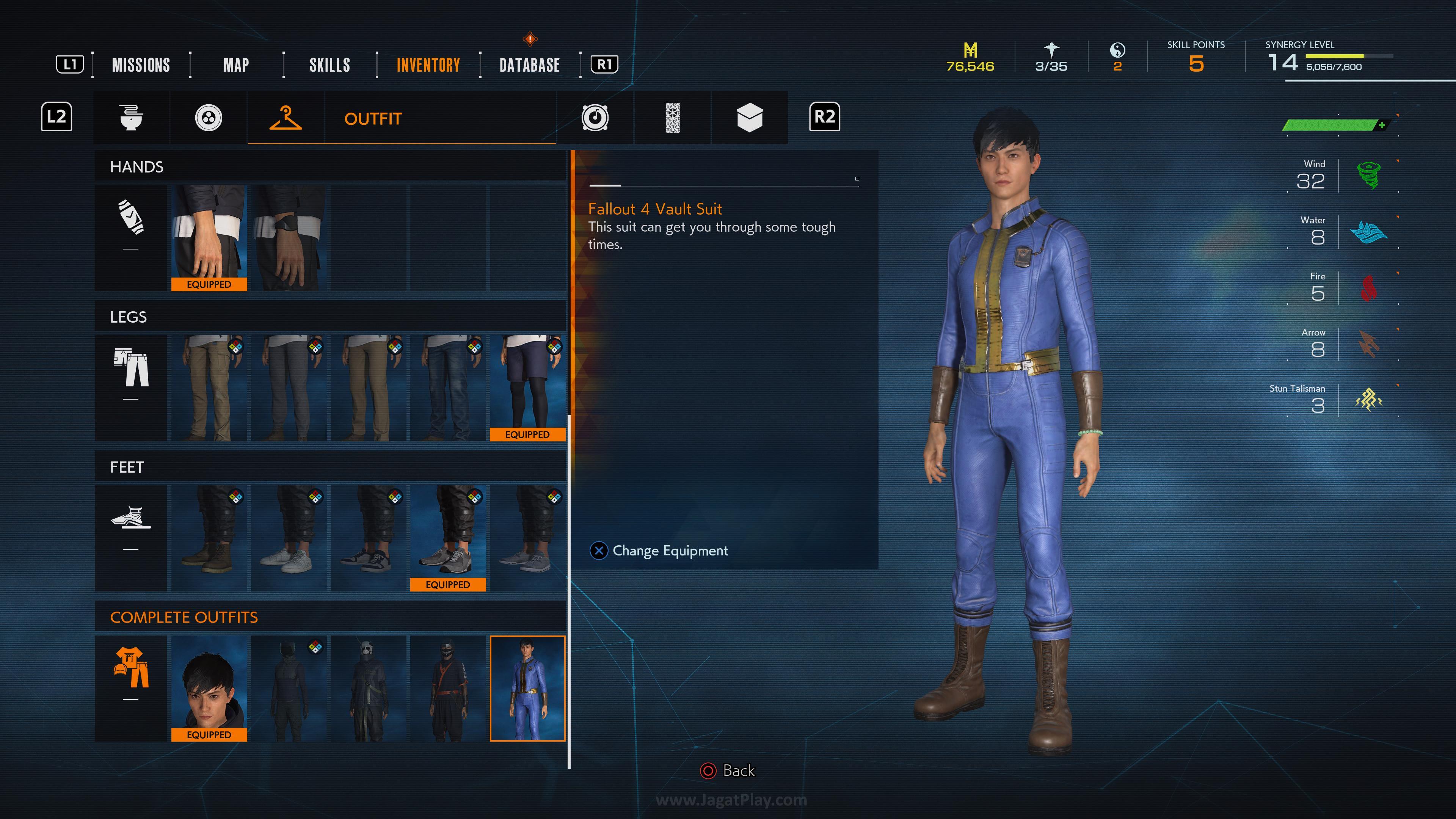
Task: Go to the Skills tab
Action: (329, 65)
